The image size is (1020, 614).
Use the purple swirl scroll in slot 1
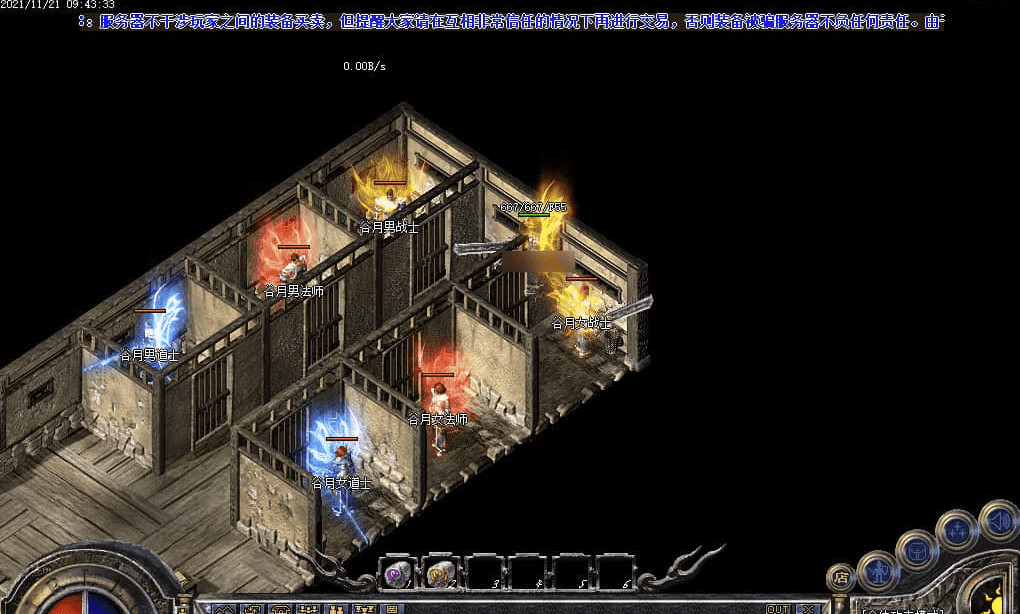[x=397, y=573]
